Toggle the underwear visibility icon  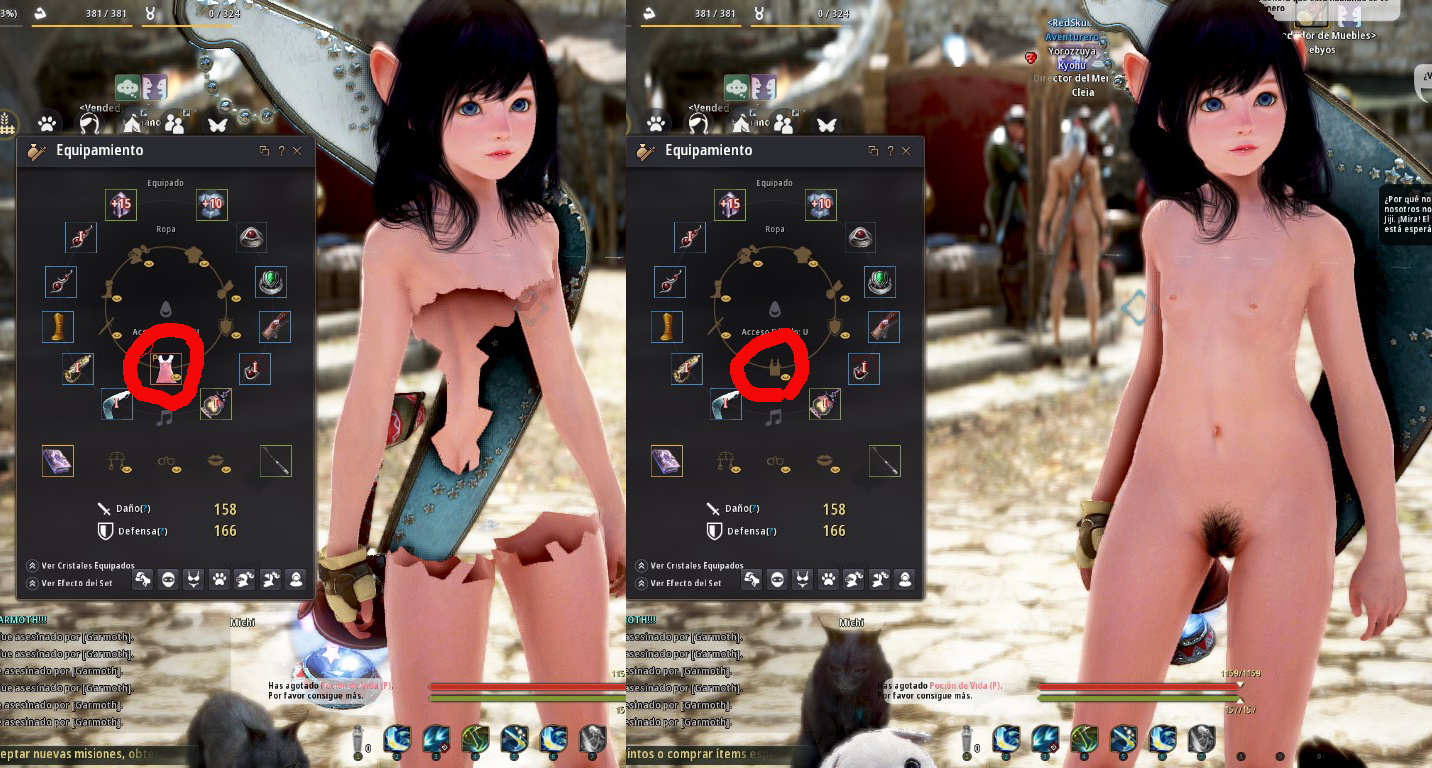coord(193,578)
